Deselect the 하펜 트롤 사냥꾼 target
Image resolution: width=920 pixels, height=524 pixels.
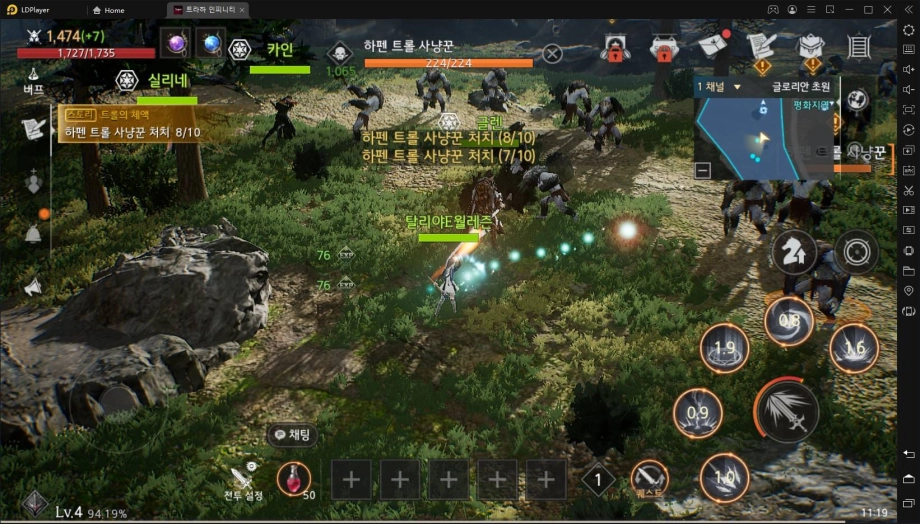[552, 53]
